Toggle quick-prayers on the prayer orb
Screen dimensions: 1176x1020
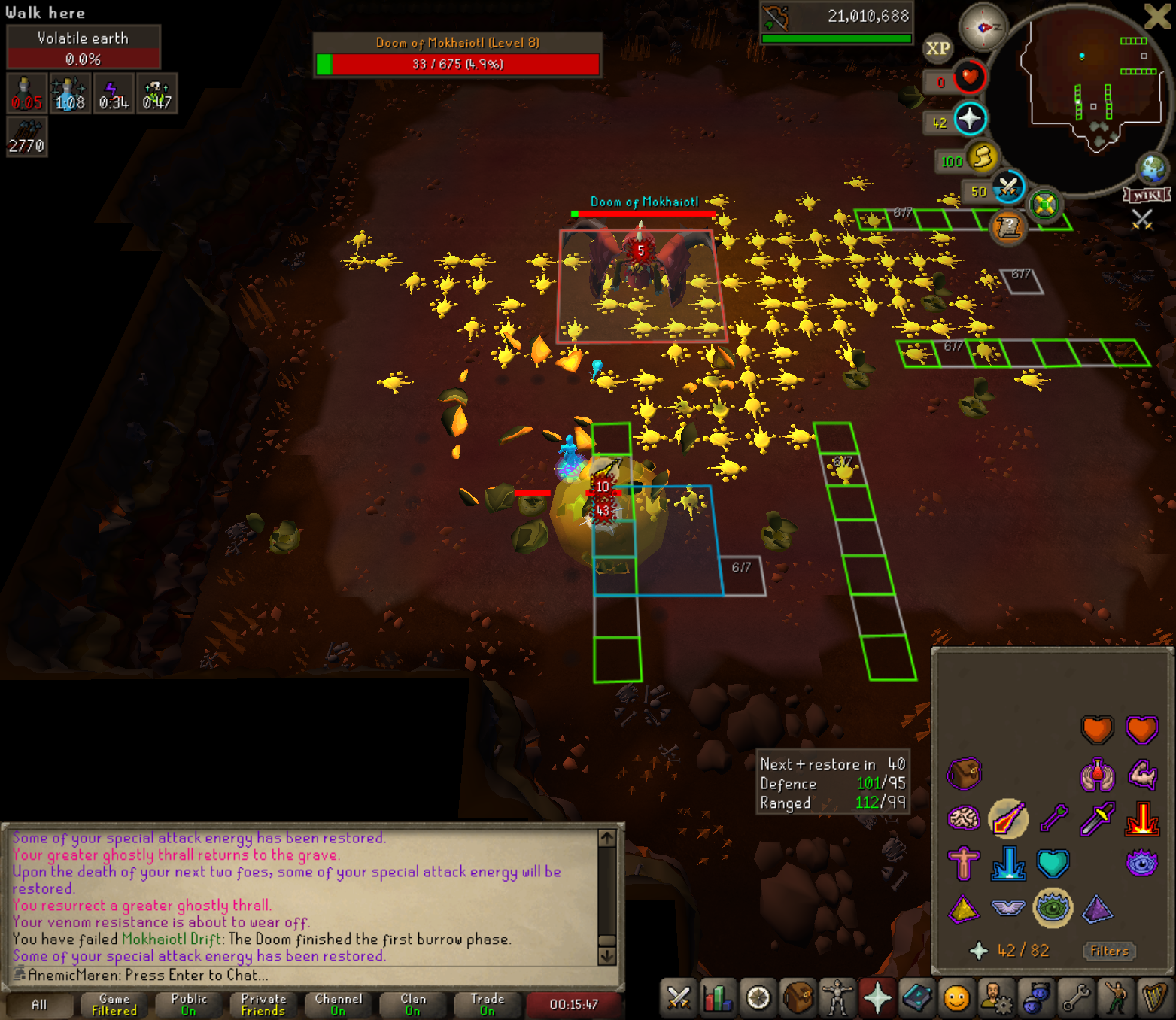point(970,119)
